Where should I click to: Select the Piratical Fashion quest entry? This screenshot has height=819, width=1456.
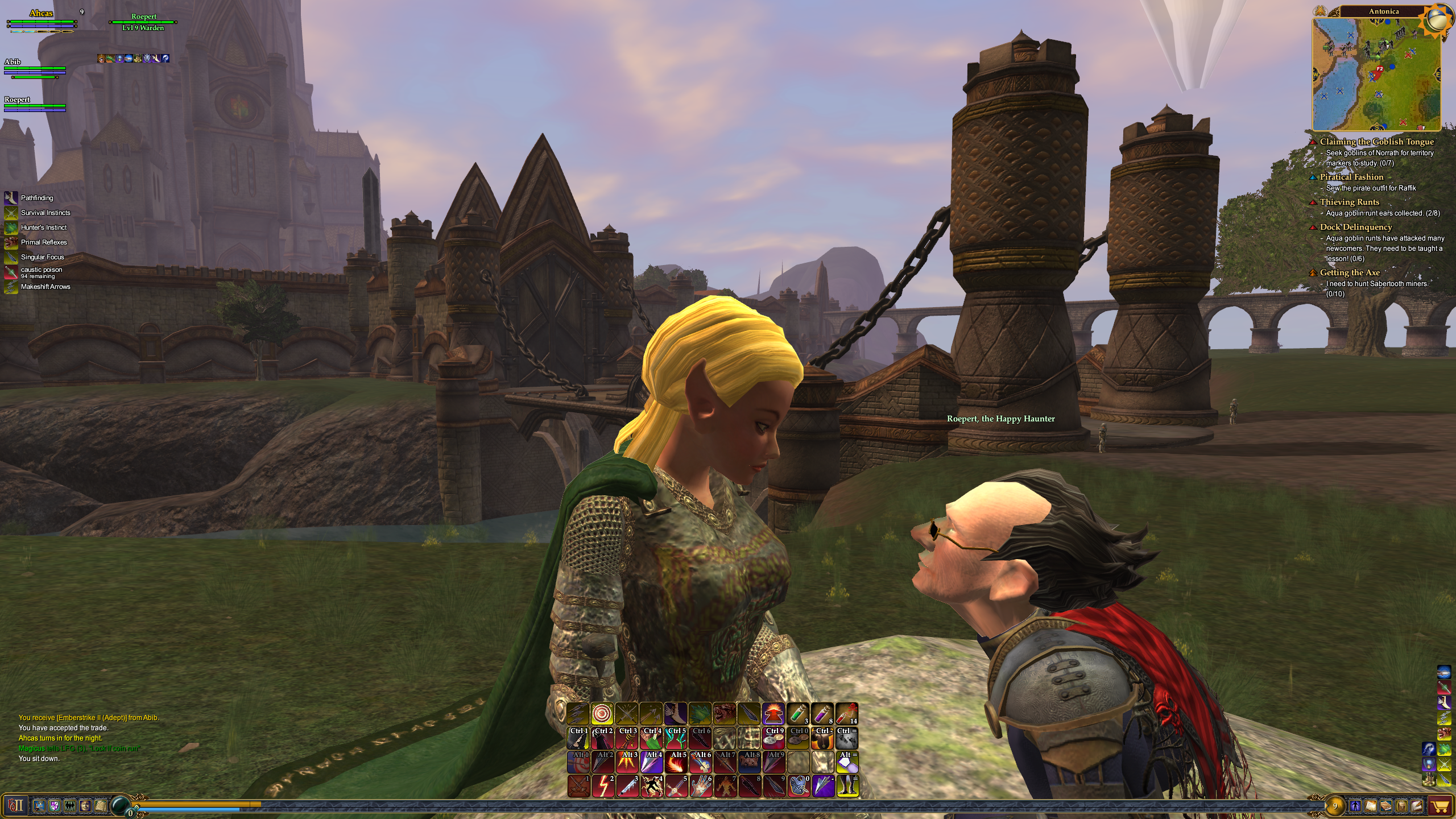point(1351,177)
